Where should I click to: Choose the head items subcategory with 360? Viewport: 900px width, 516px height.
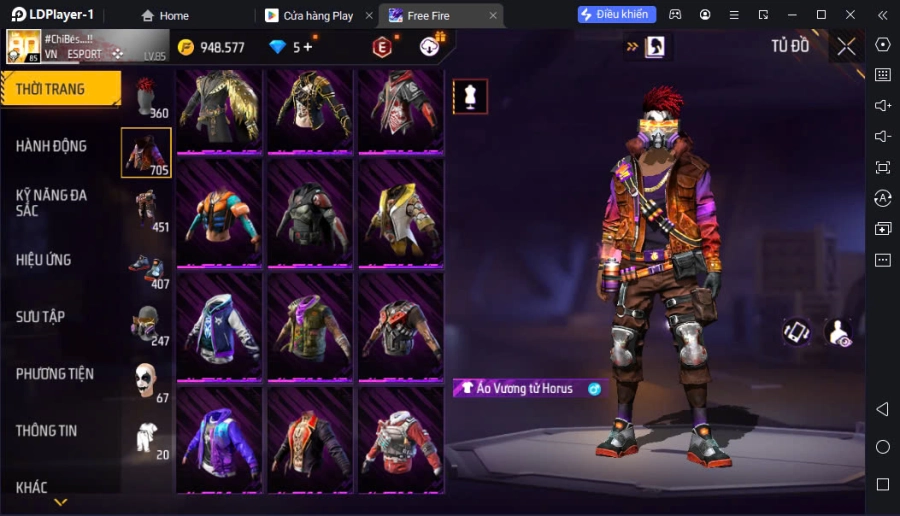point(147,97)
